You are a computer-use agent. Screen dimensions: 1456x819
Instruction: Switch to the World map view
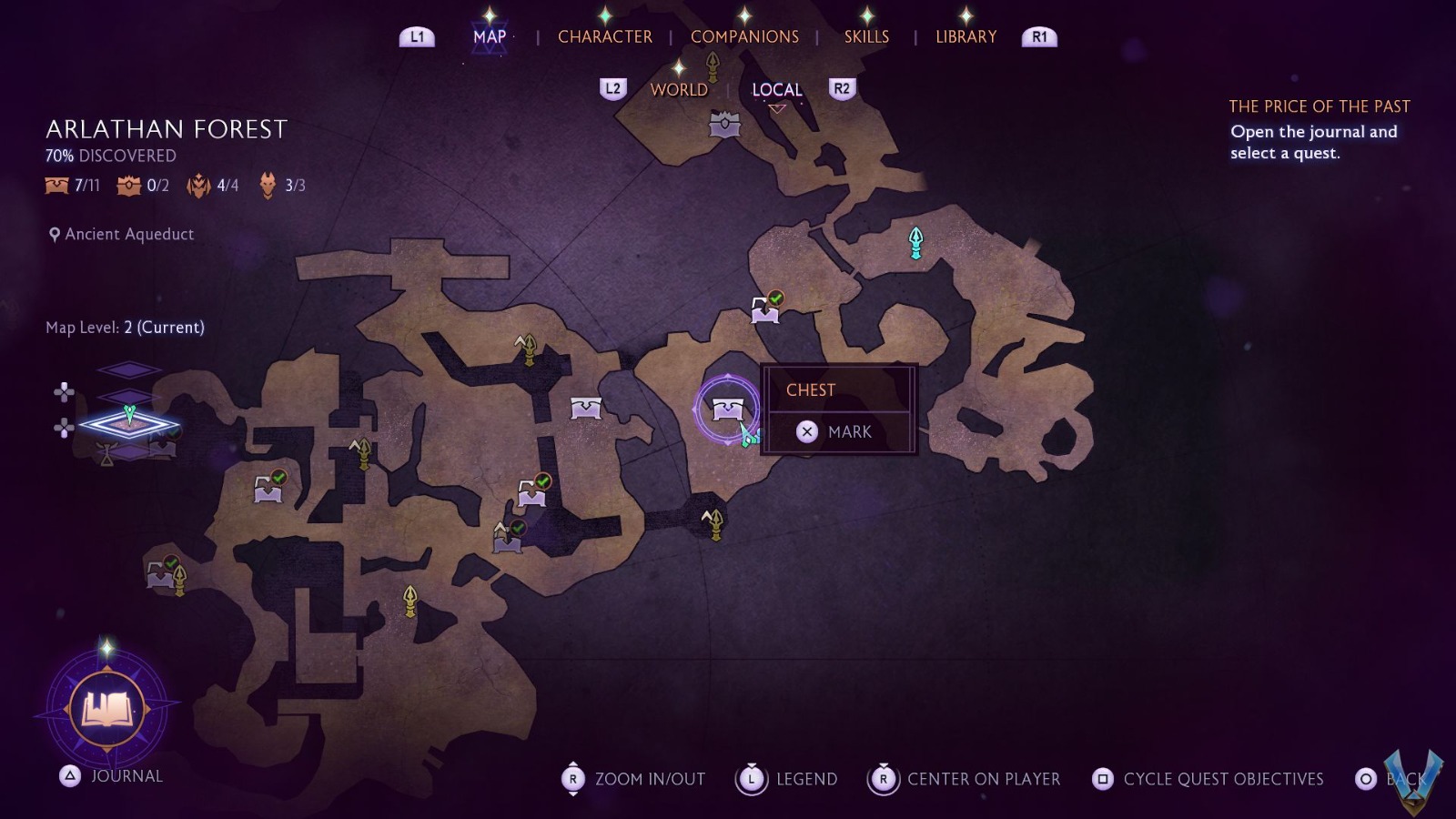coord(679,89)
